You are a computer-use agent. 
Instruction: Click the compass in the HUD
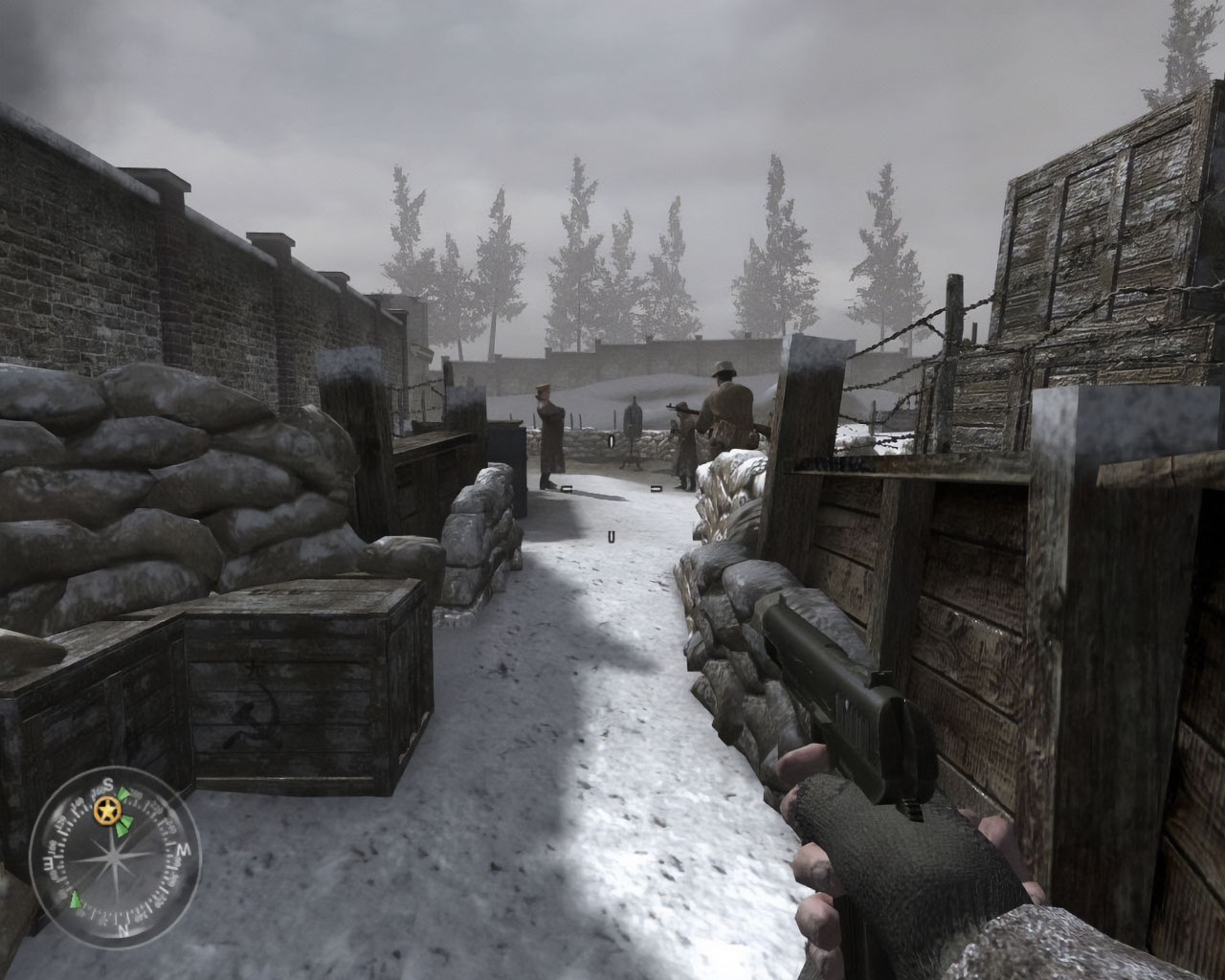(x=114, y=851)
